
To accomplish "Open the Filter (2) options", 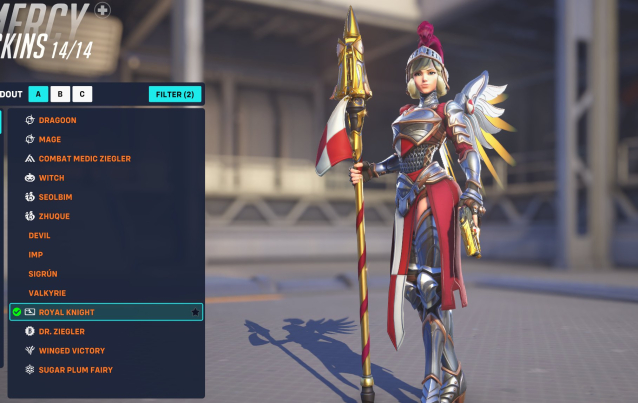I will tap(175, 94).
